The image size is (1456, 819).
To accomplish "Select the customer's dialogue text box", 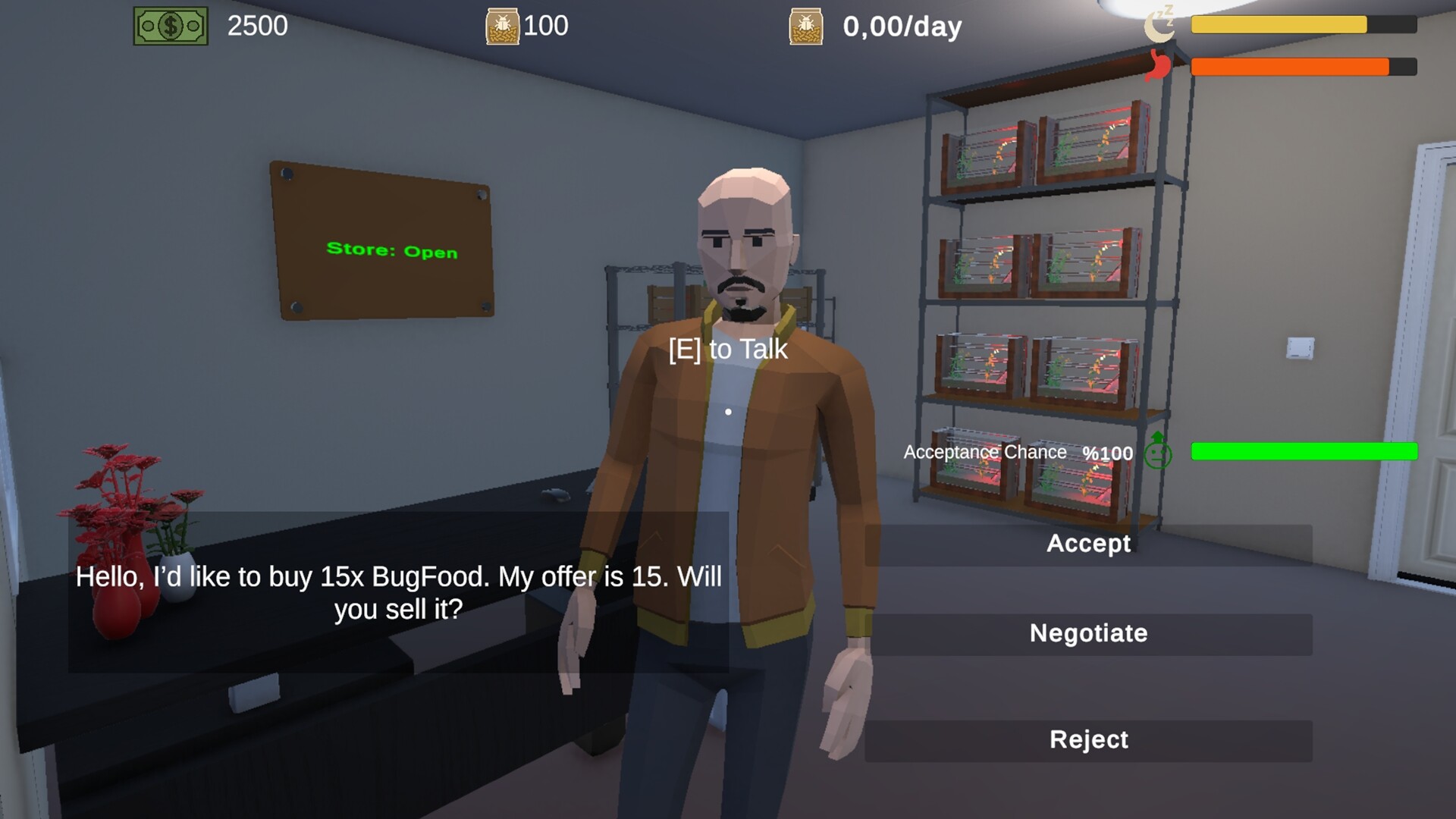I will [x=396, y=591].
